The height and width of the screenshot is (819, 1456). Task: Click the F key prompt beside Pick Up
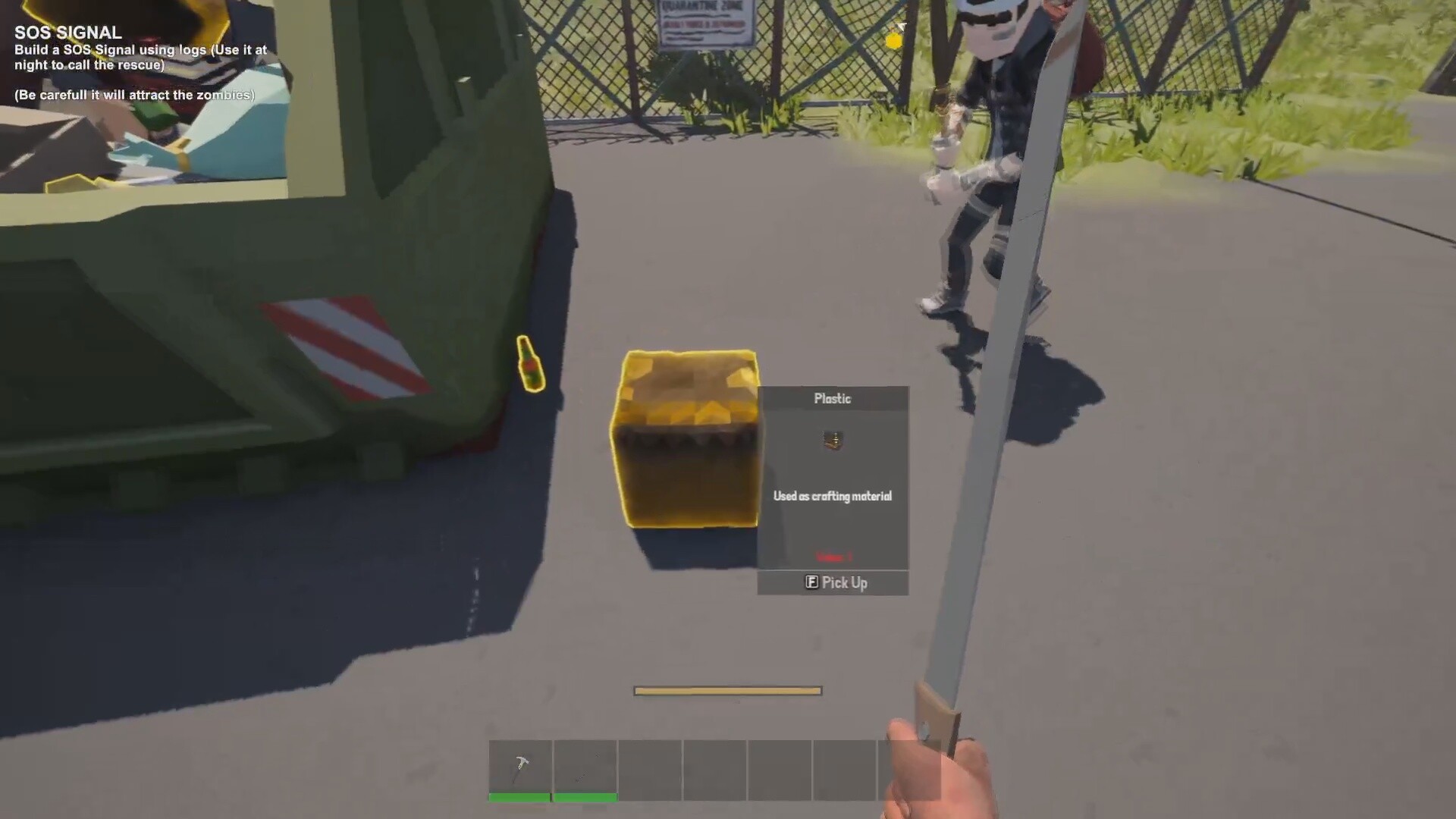[x=811, y=582]
